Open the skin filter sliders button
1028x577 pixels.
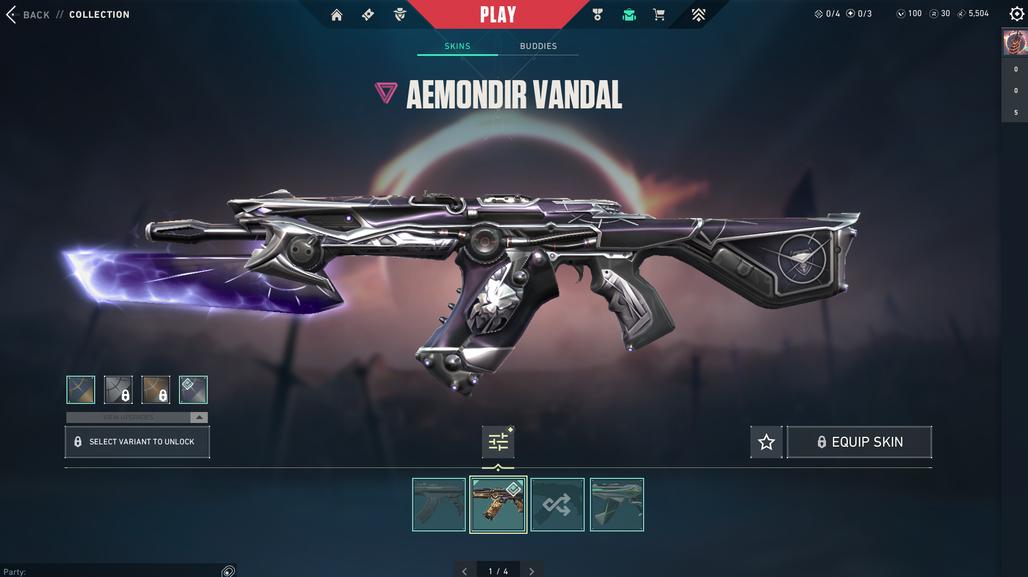(x=498, y=442)
